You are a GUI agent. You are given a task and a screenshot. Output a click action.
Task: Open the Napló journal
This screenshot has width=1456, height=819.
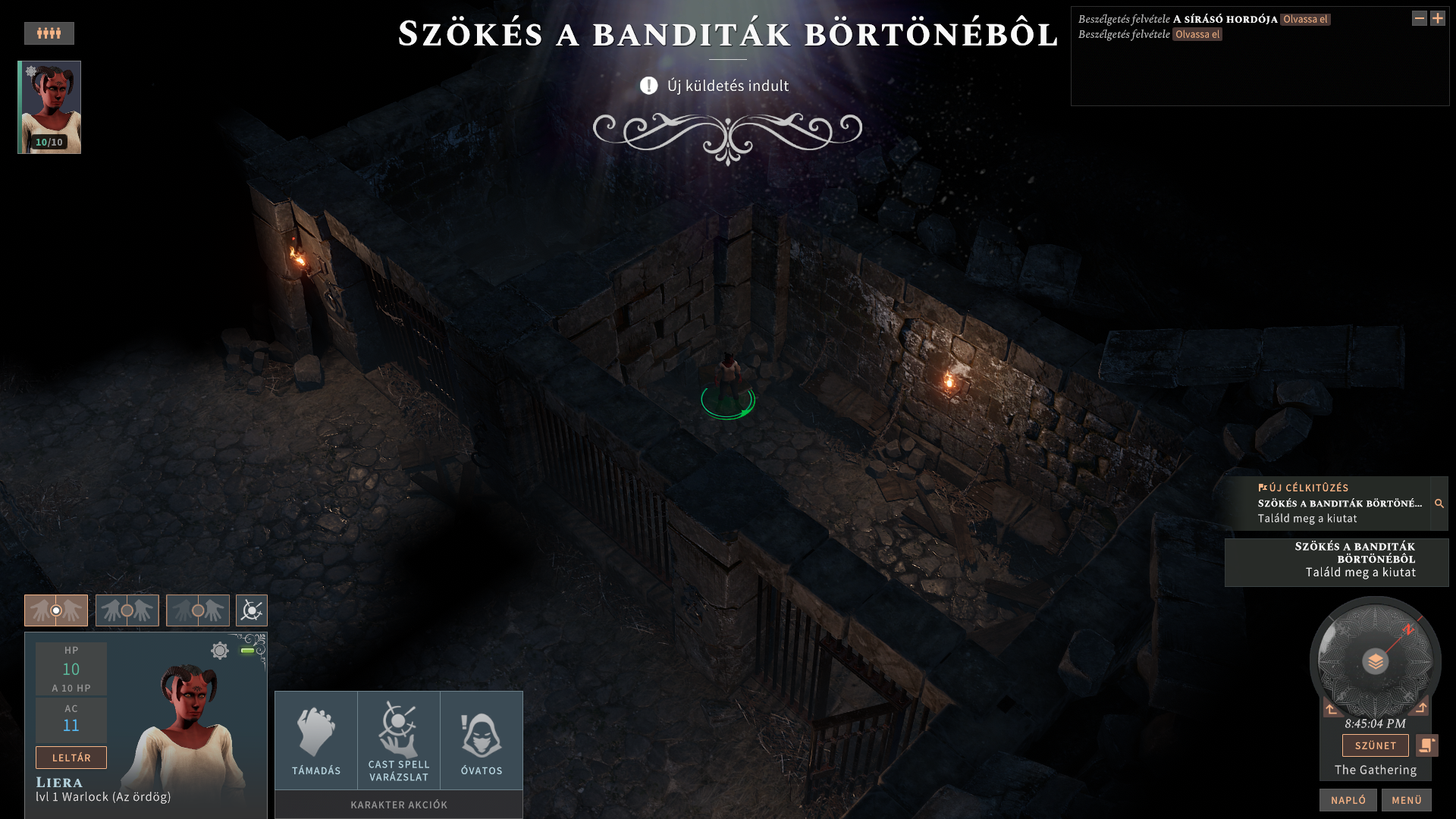point(1348,800)
